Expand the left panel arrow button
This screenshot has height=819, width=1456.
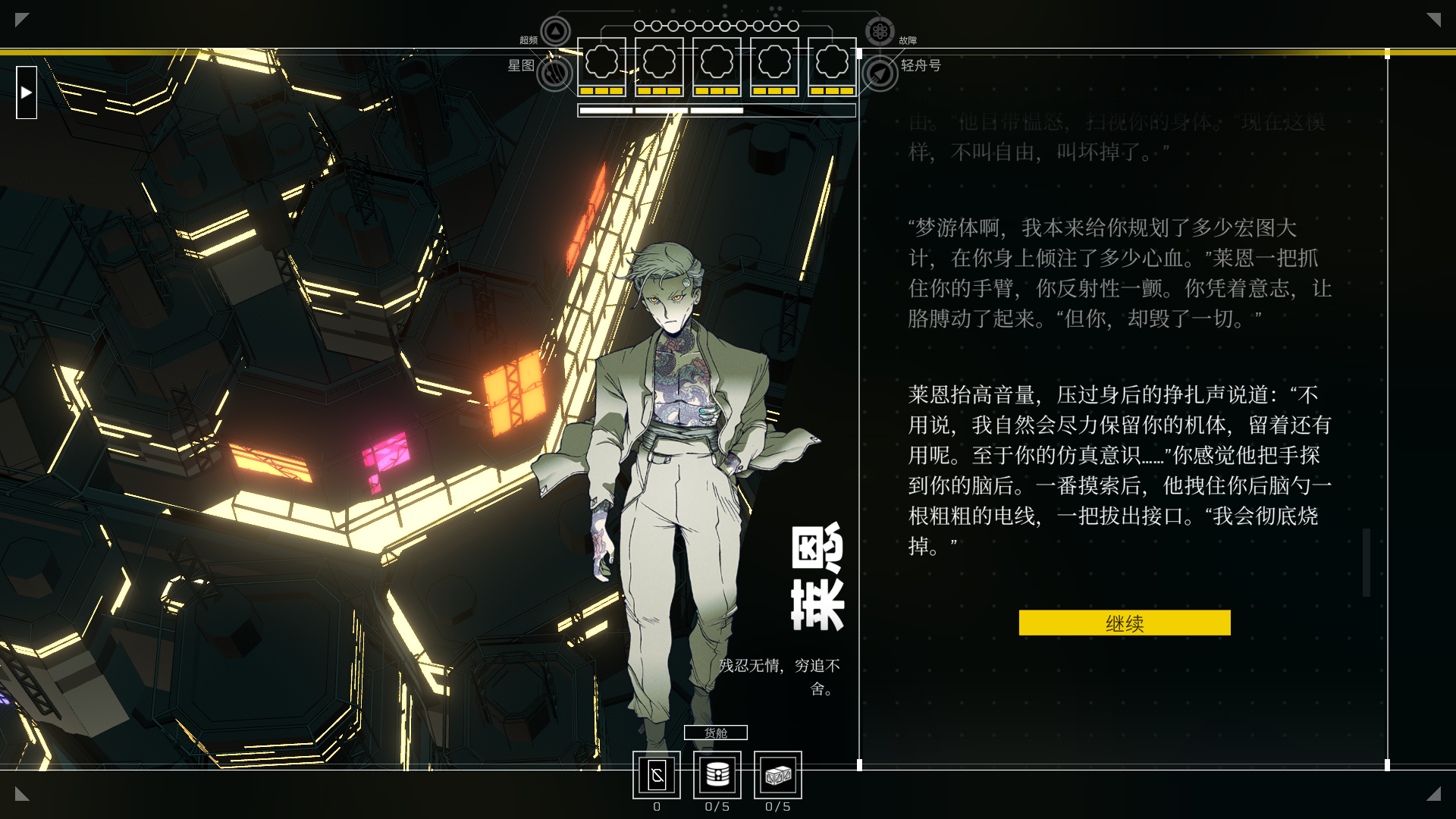27,93
